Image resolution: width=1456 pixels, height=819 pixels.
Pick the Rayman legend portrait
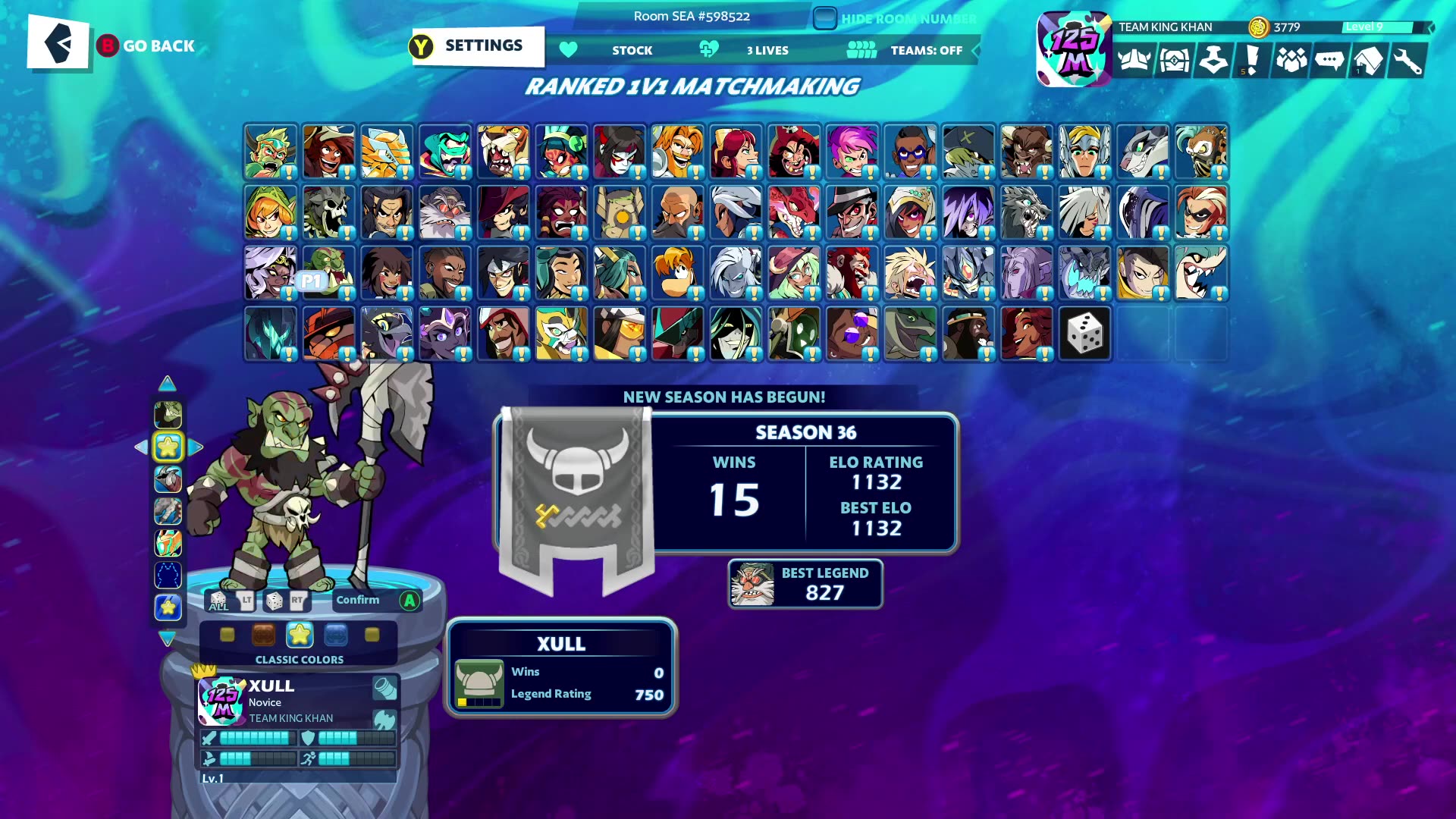(677, 273)
